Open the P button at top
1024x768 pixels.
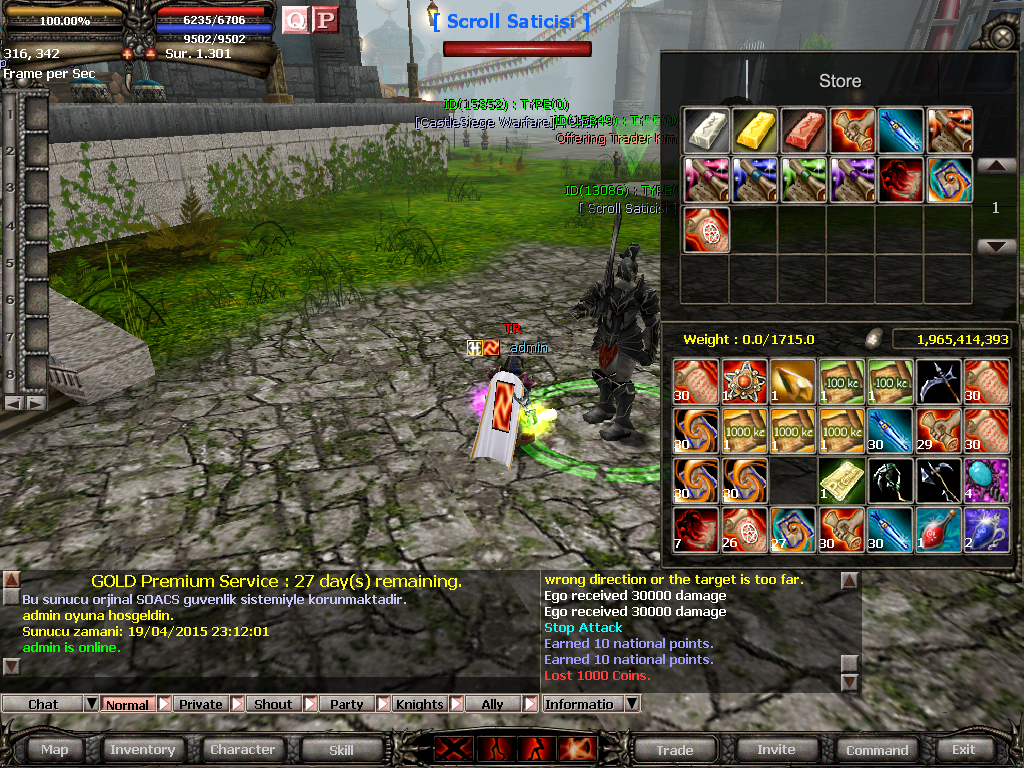point(324,20)
